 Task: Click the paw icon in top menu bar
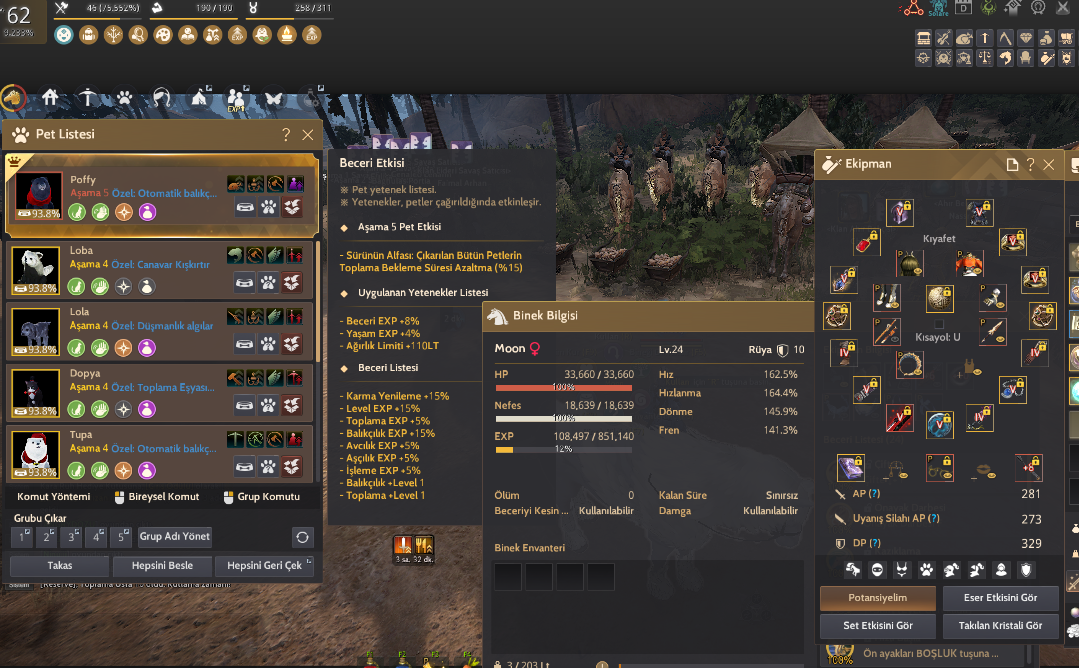tap(124, 98)
